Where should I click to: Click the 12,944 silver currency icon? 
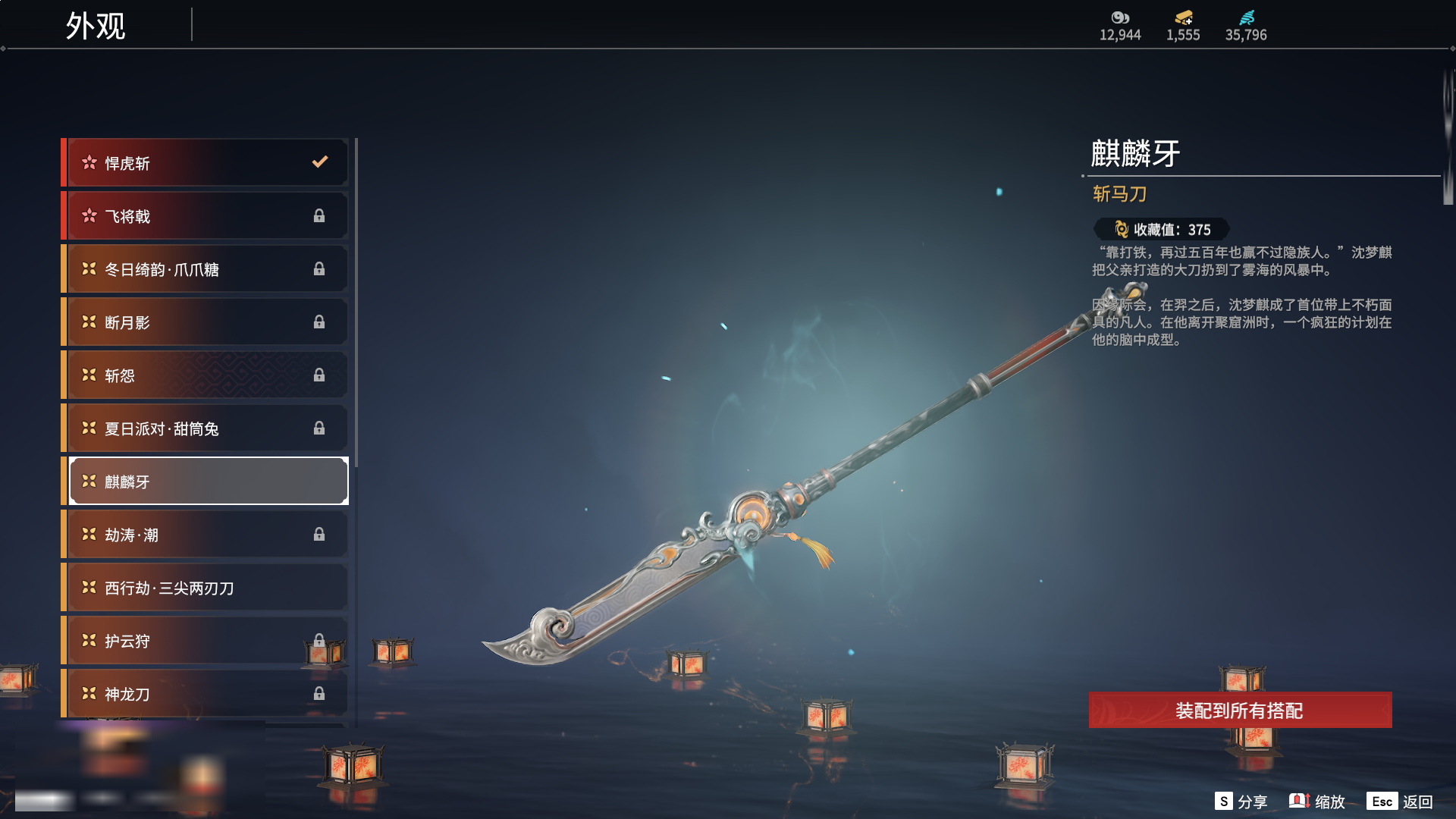pos(1120,17)
